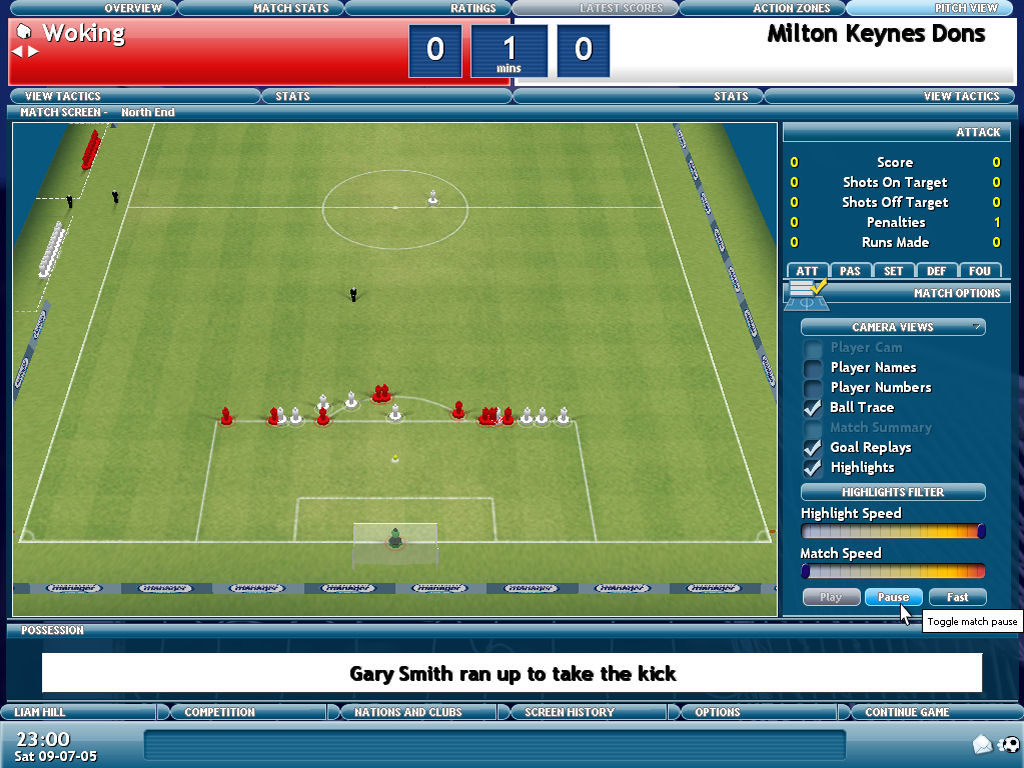This screenshot has height=768, width=1024.
Task: Open Milton Keynes Dons' View Tactics button
Action: (961, 96)
